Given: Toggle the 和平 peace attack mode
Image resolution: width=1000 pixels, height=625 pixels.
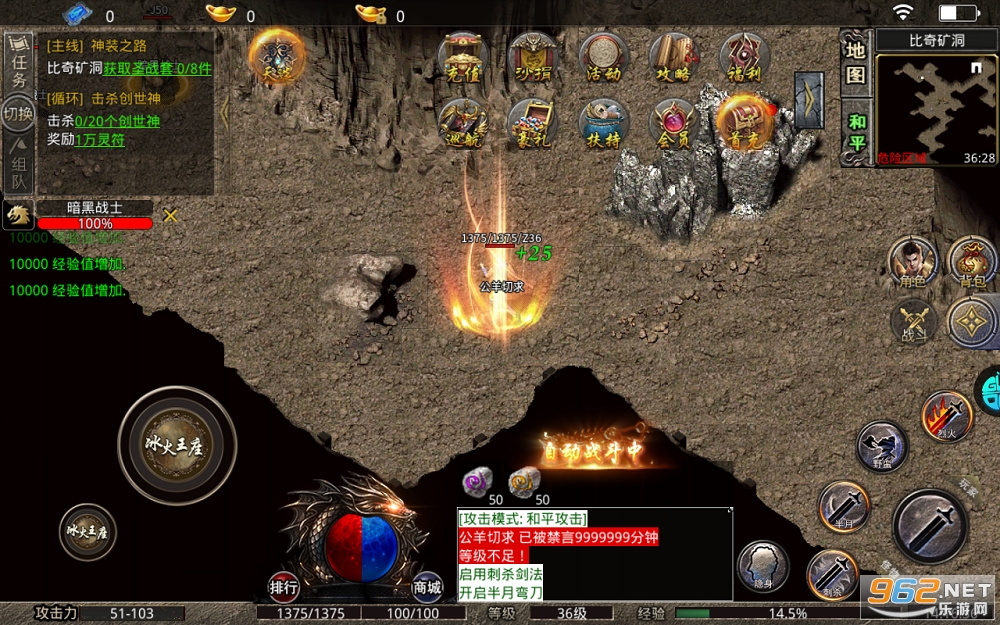Looking at the screenshot, I should (855, 131).
